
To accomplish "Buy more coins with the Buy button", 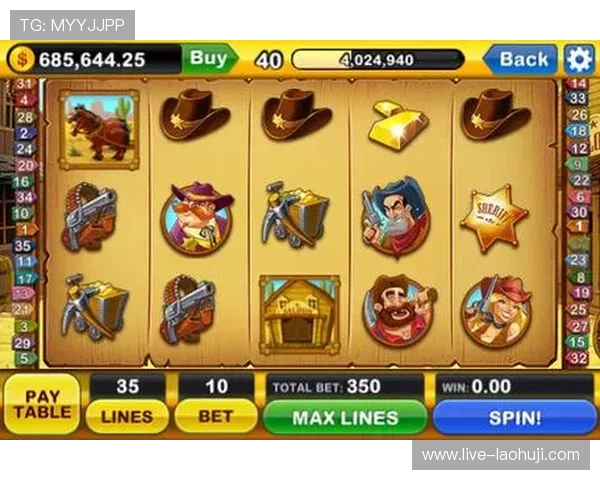I will pyautogui.click(x=208, y=59).
